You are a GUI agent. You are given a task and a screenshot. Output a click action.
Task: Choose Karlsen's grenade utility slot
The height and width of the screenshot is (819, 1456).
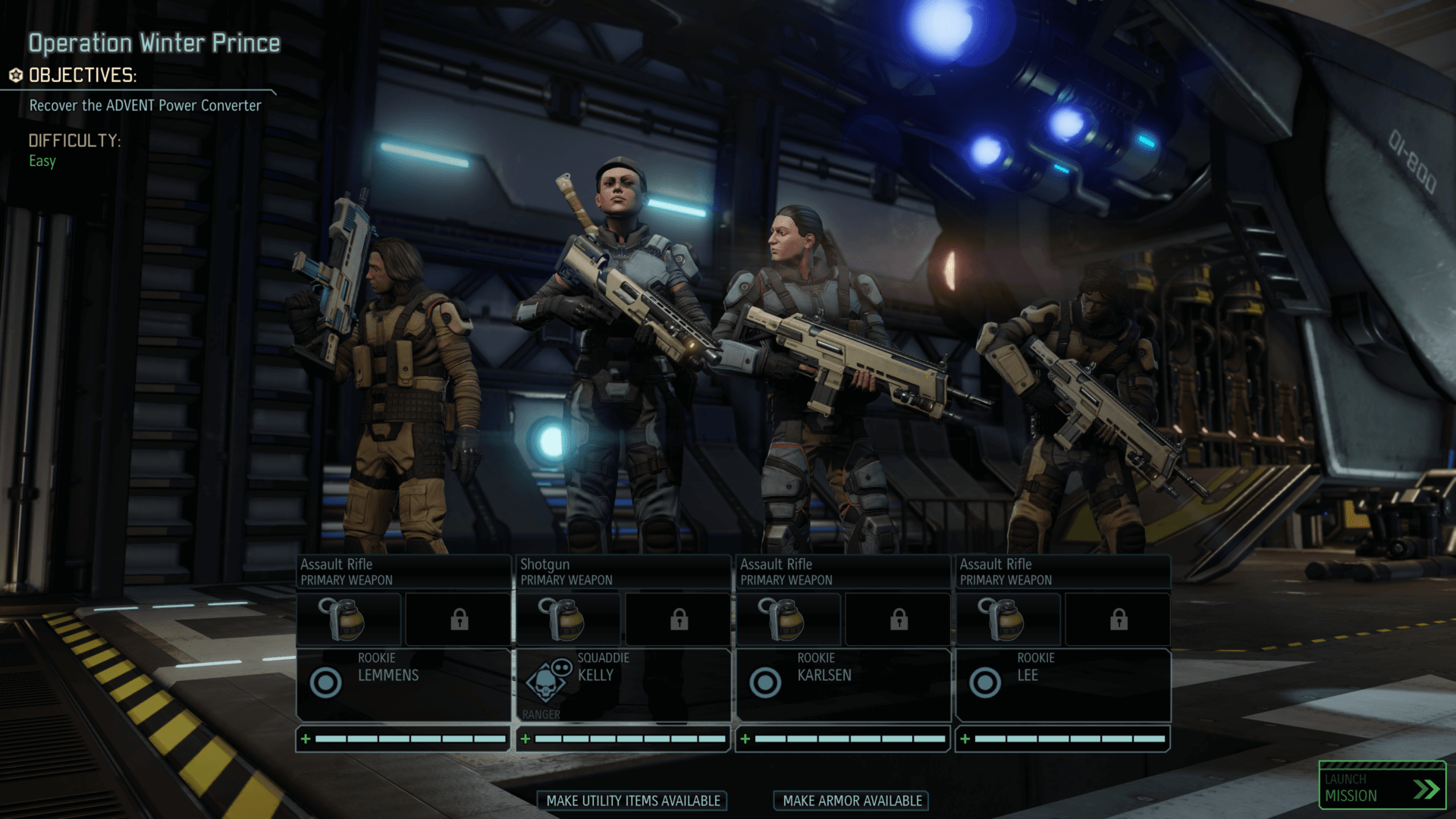(x=789, y=620)
